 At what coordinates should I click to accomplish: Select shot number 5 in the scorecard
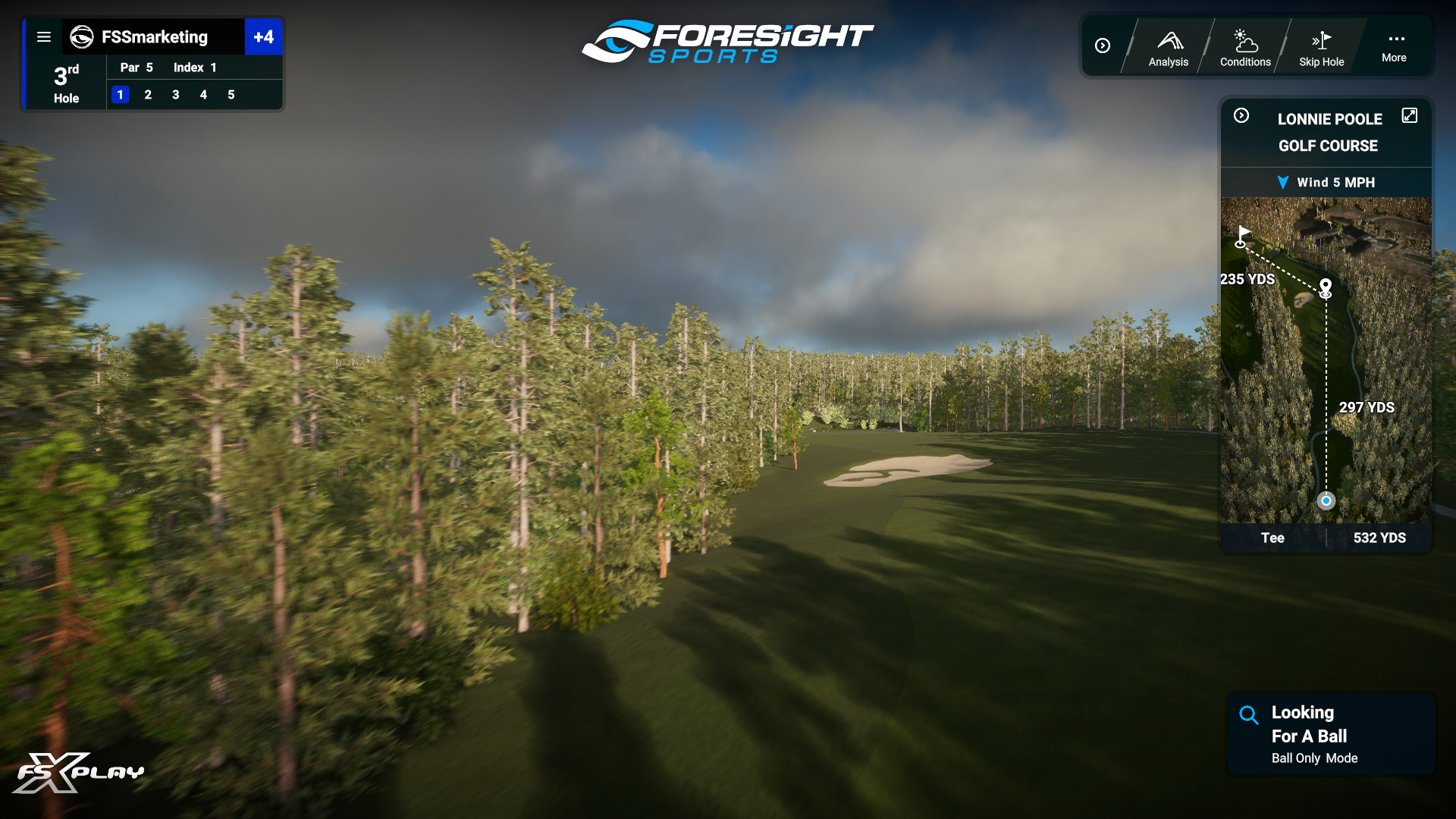click(231, 95)
